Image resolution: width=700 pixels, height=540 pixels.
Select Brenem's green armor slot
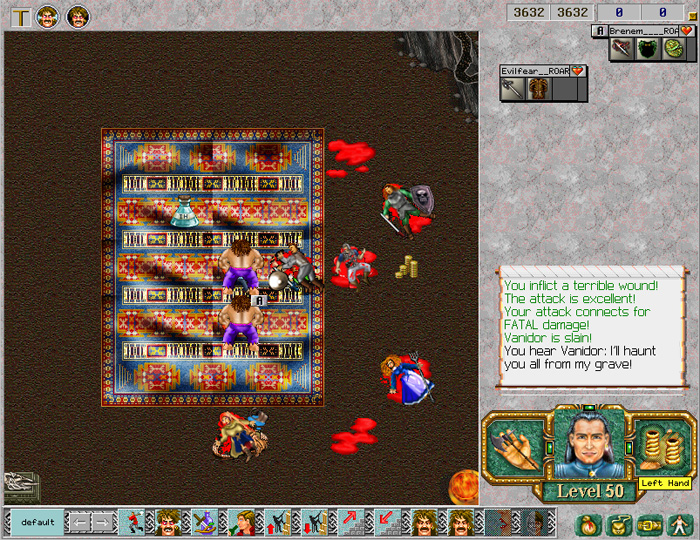click(x=648, y=48)
